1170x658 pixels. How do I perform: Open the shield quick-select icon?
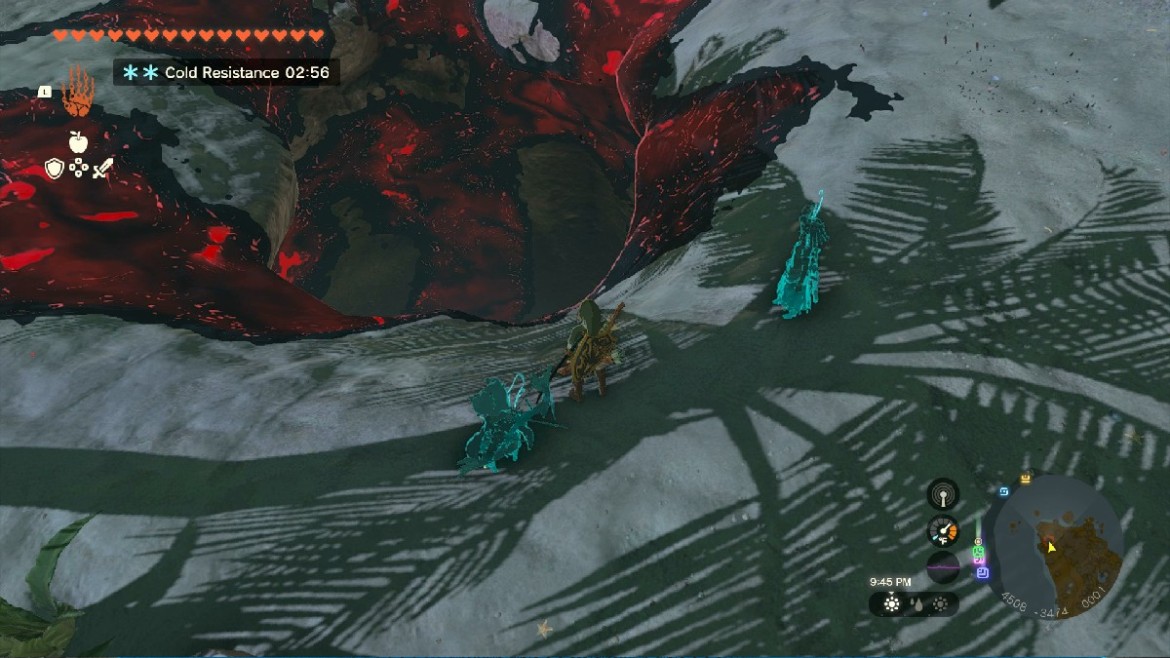point(54,168)
